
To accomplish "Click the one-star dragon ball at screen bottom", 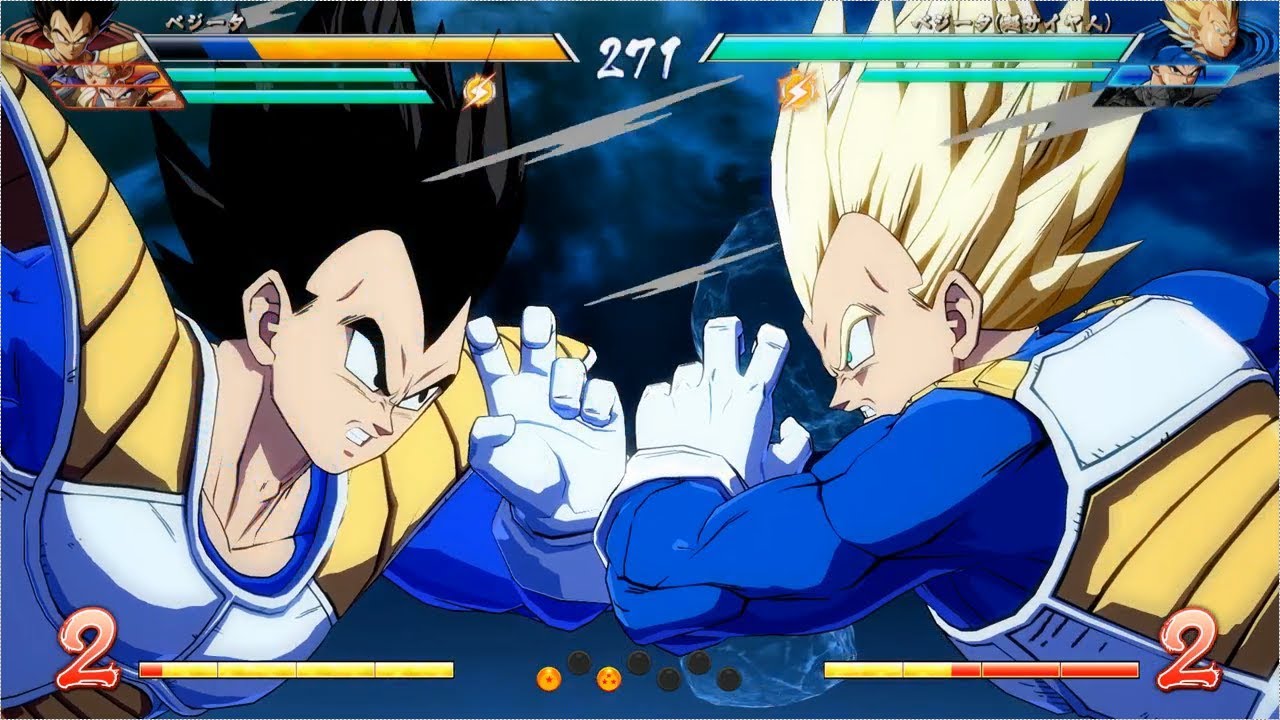I will [549, 677].
